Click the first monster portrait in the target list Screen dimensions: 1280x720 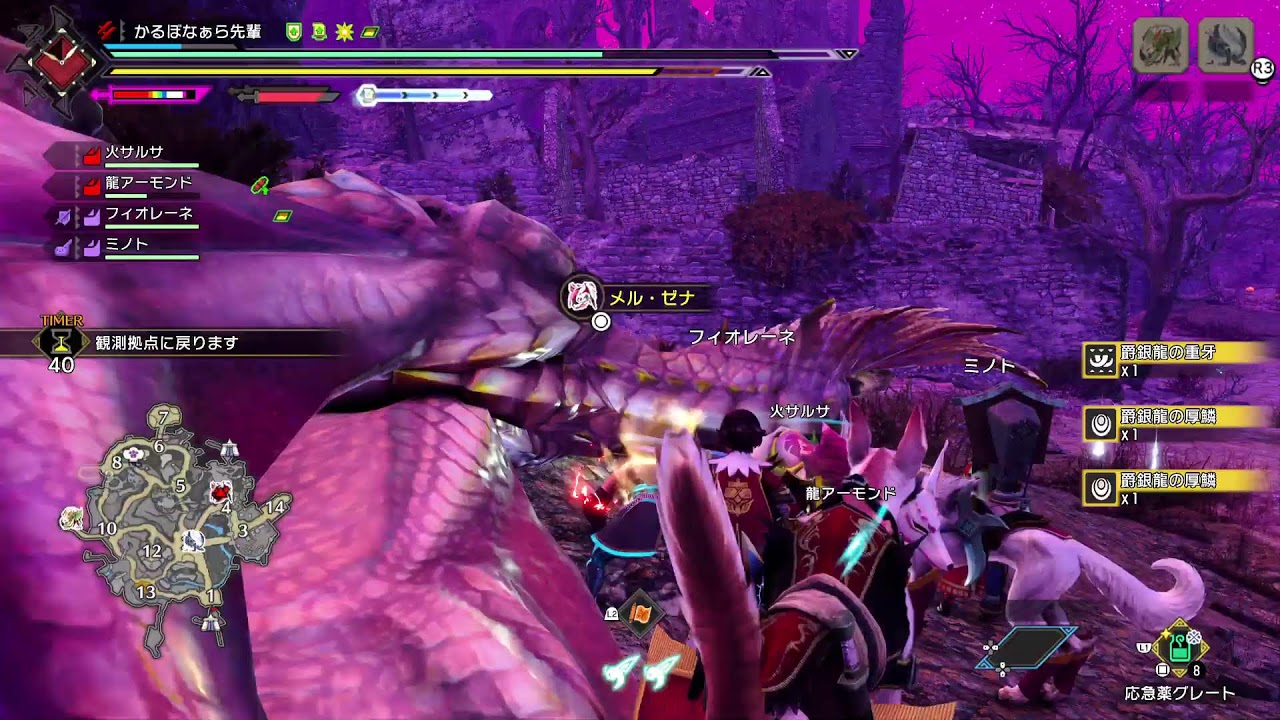(1160, 45)
